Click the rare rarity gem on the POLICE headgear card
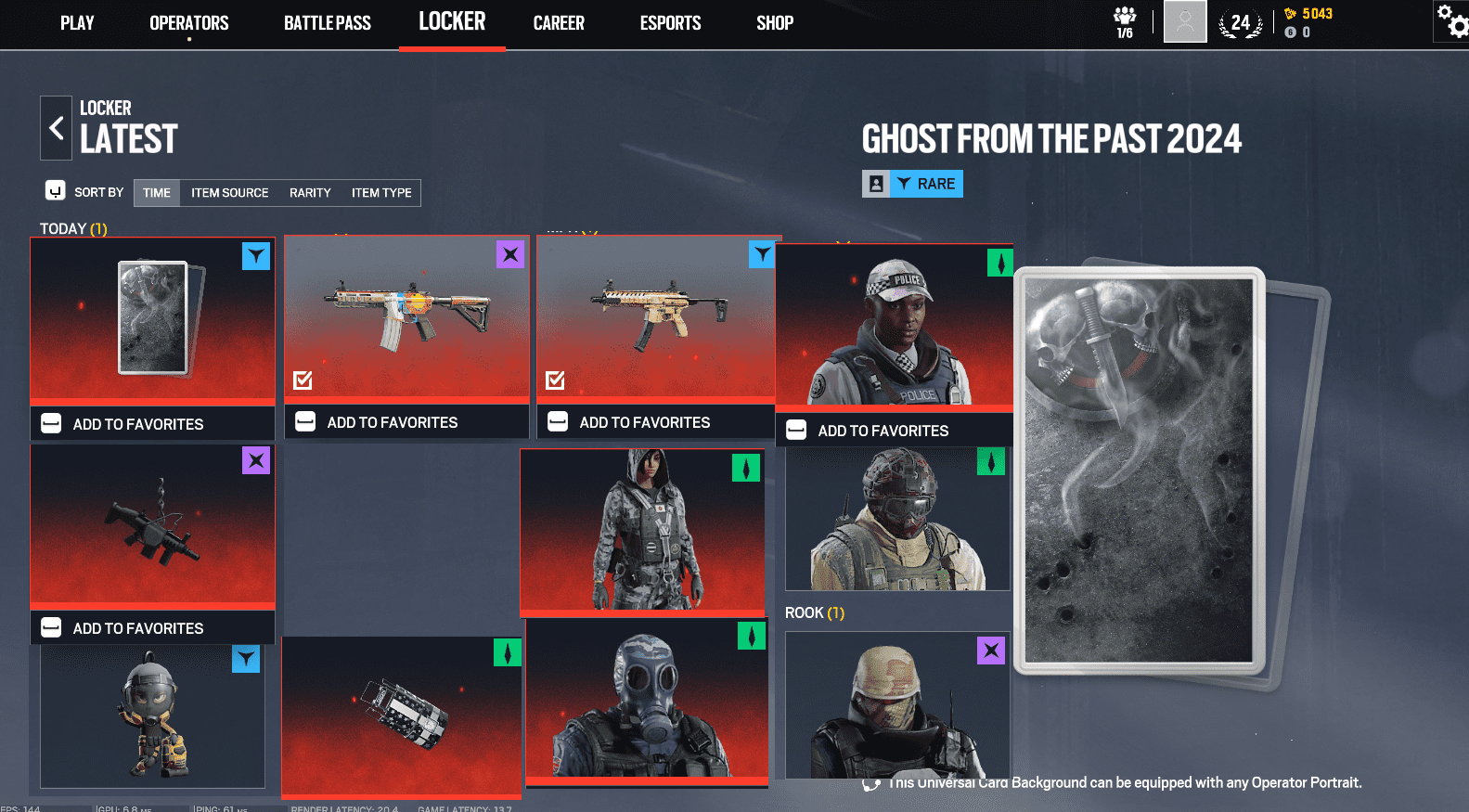 tap(999, 264)
